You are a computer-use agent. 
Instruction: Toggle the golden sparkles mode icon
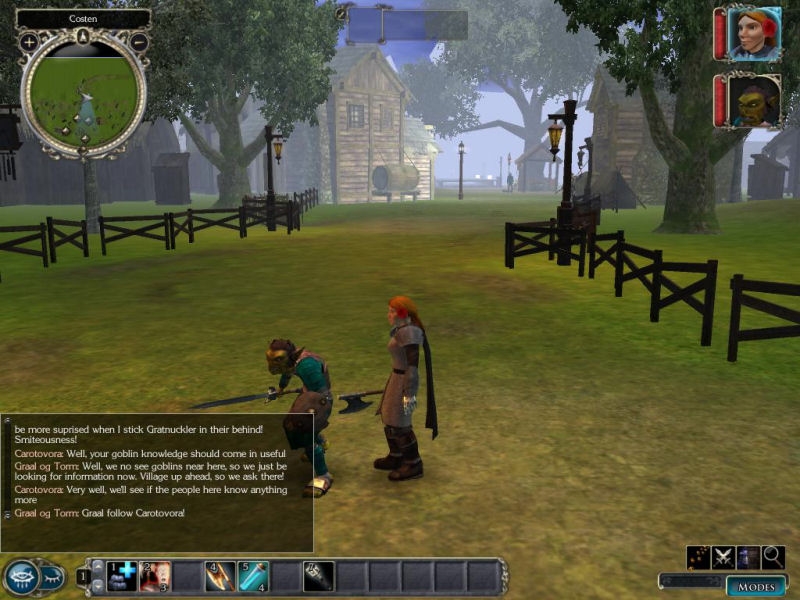(x=699, y=558)
